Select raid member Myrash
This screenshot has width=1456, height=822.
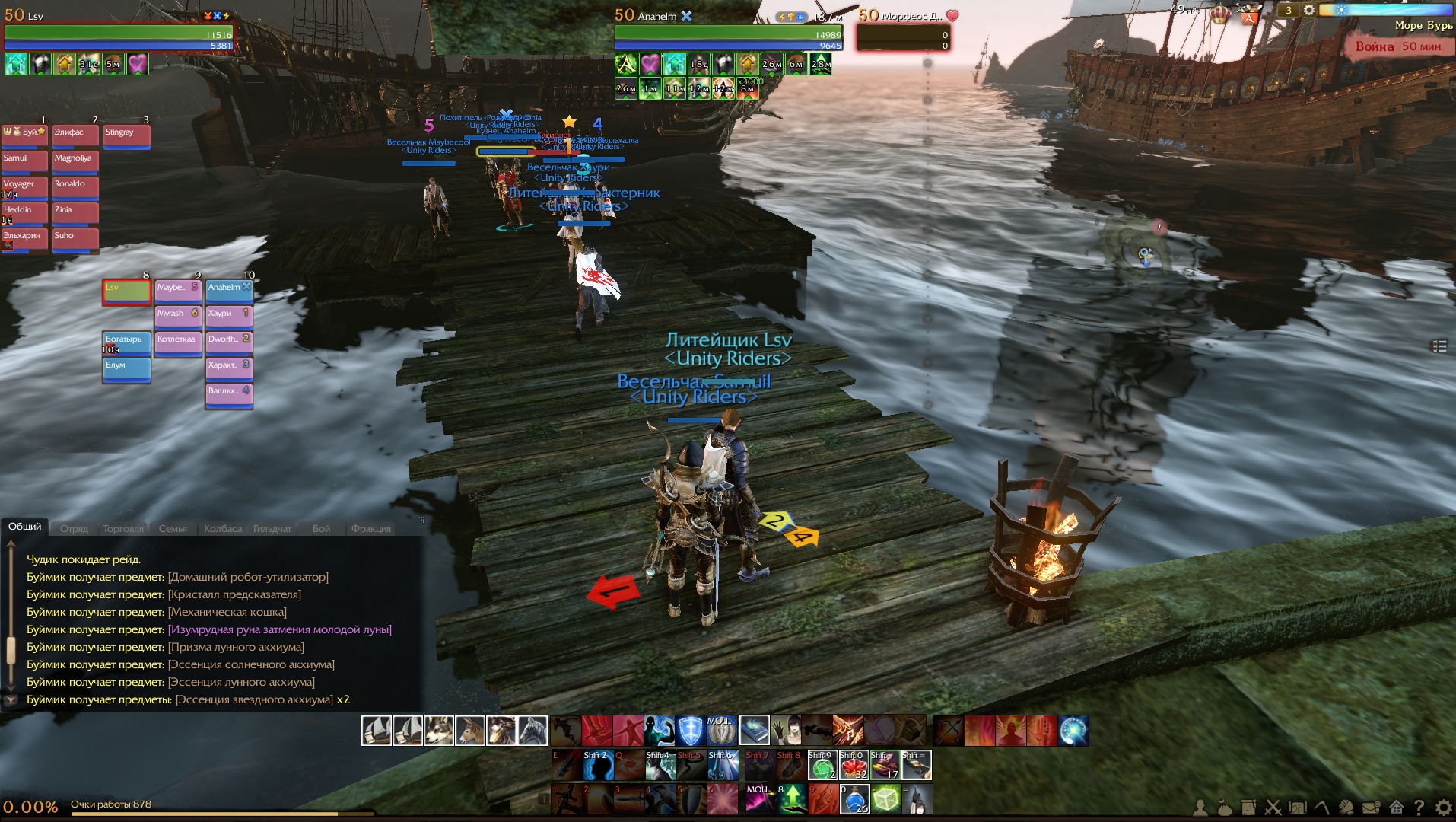point(177,317)
